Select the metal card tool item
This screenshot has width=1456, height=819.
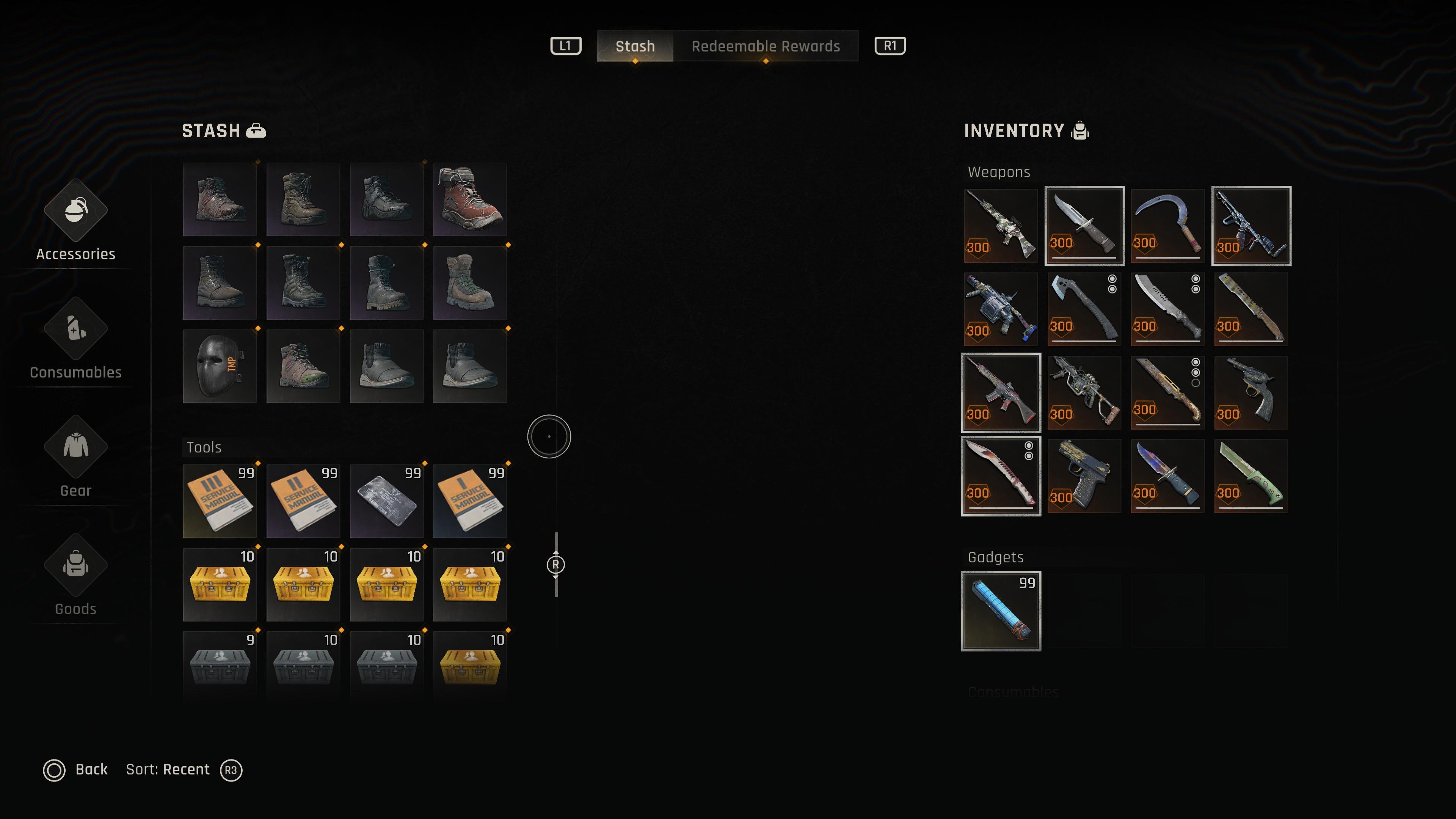tap(387, 501)
